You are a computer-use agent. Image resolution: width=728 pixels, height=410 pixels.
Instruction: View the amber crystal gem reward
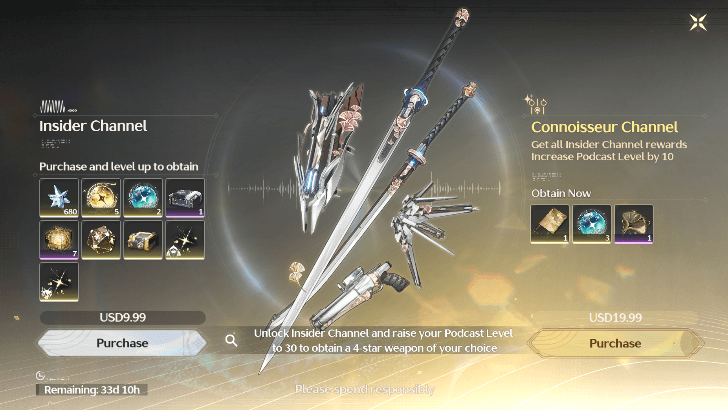click(x=101, y=240)
